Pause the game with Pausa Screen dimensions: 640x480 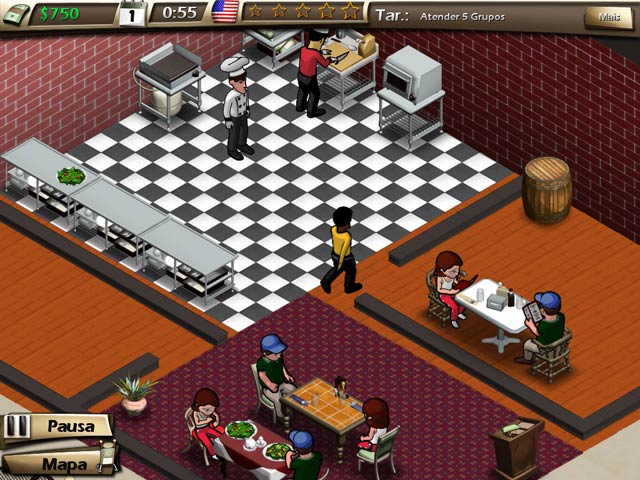[x=68, y=426]
